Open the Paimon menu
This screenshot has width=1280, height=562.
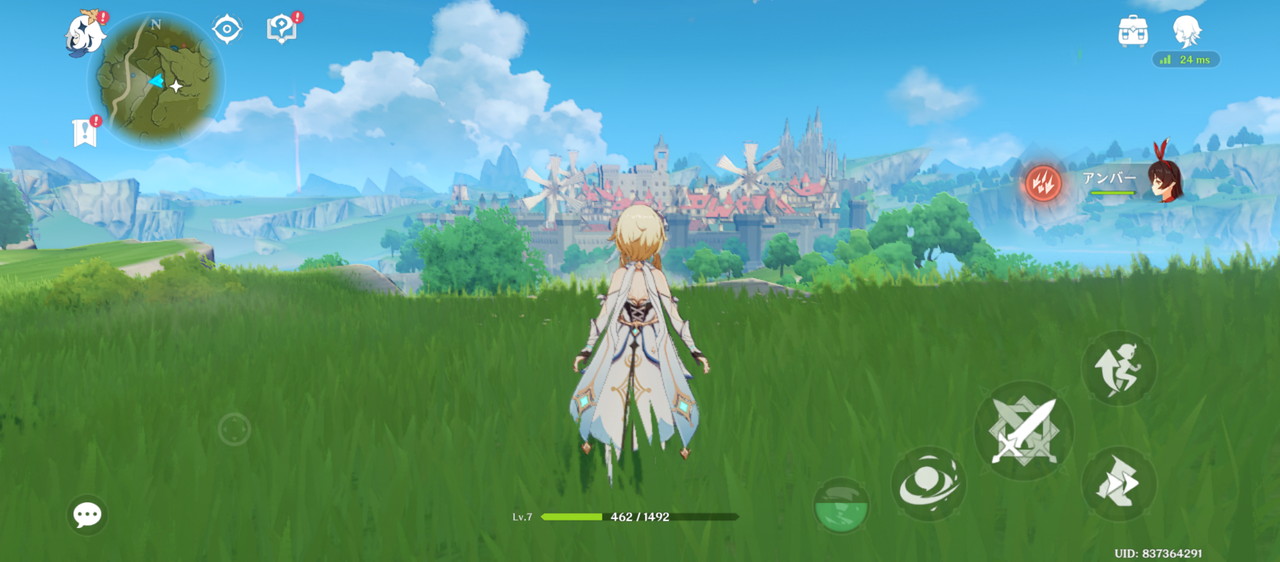click(86, 34)
